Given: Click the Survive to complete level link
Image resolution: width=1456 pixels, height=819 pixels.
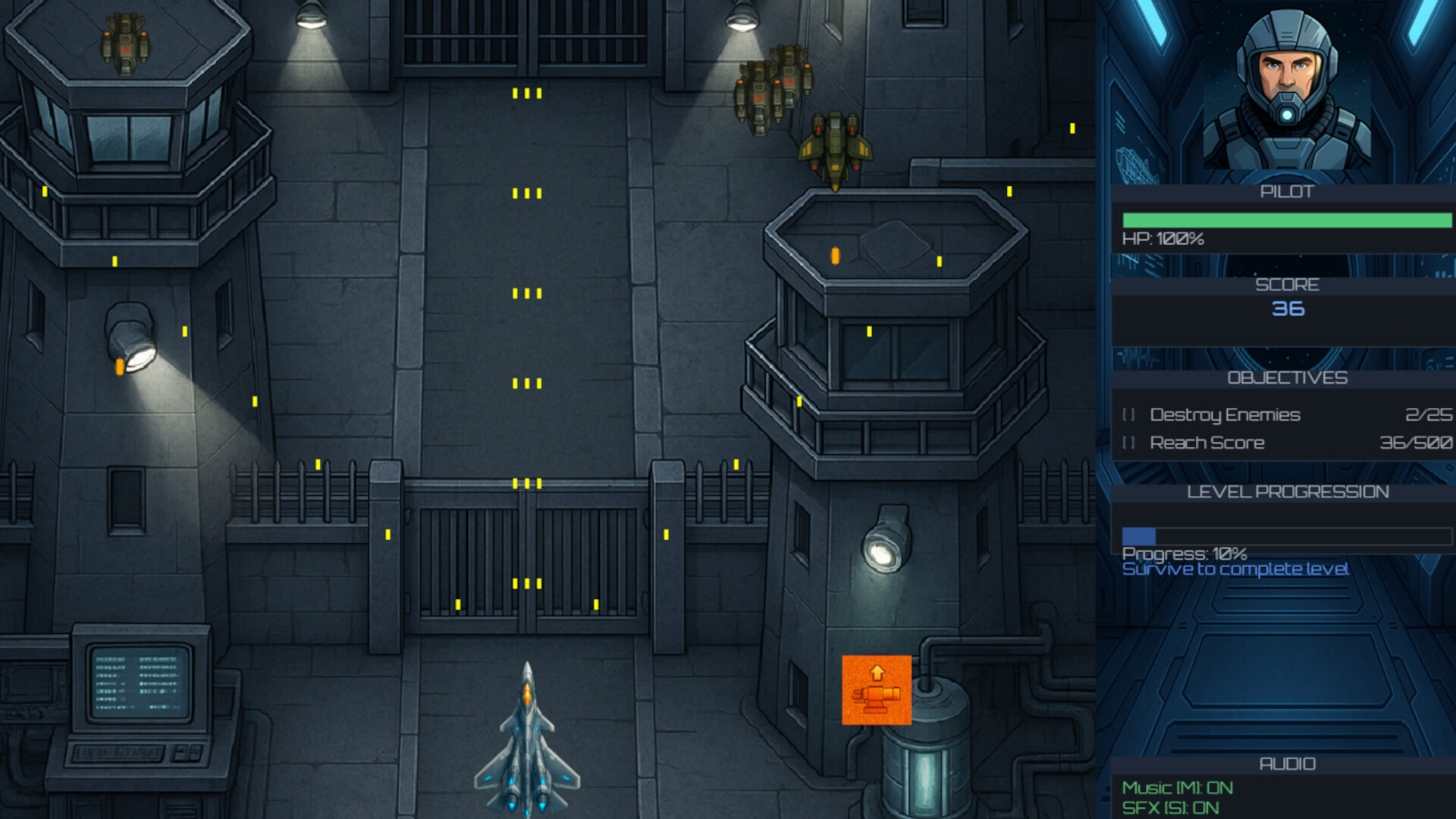Looking at the screenshot, I should tap(1235, 569).
